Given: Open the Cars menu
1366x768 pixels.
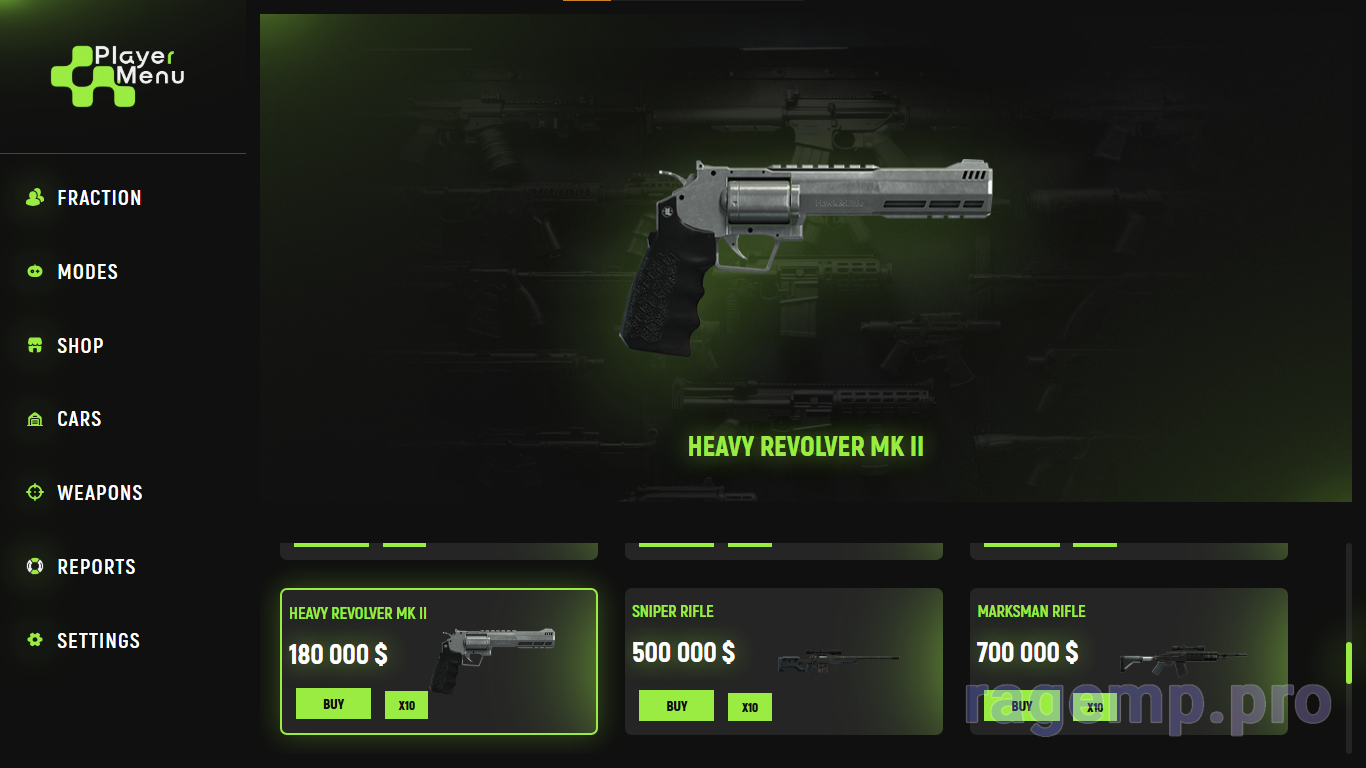Looking at the screenshot, I should click(x=79, y=419).
